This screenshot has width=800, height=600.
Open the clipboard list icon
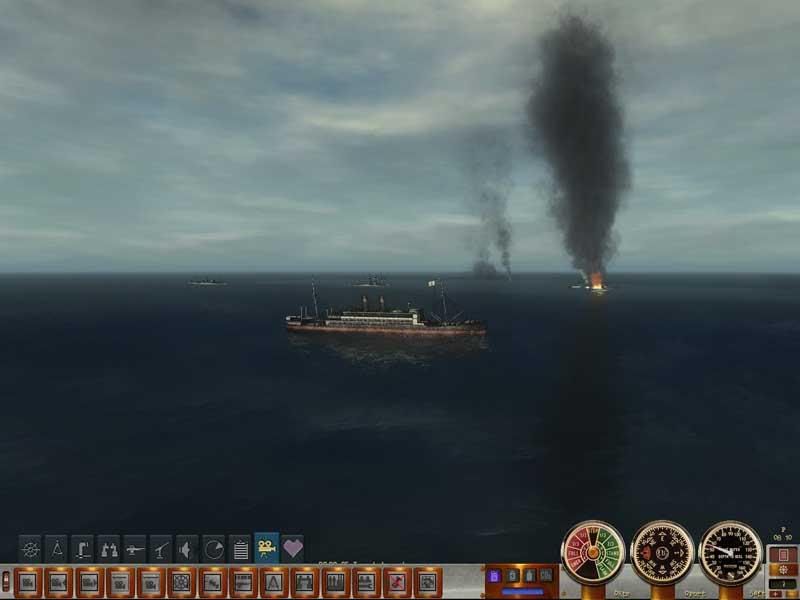[x=239, y=548]
